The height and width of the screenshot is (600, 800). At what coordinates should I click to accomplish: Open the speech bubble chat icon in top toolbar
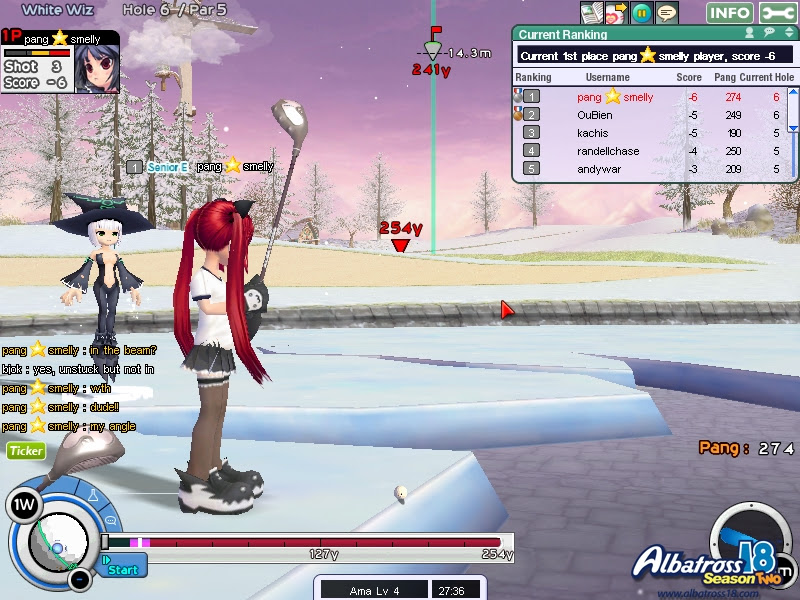click(x=666, y=13)
